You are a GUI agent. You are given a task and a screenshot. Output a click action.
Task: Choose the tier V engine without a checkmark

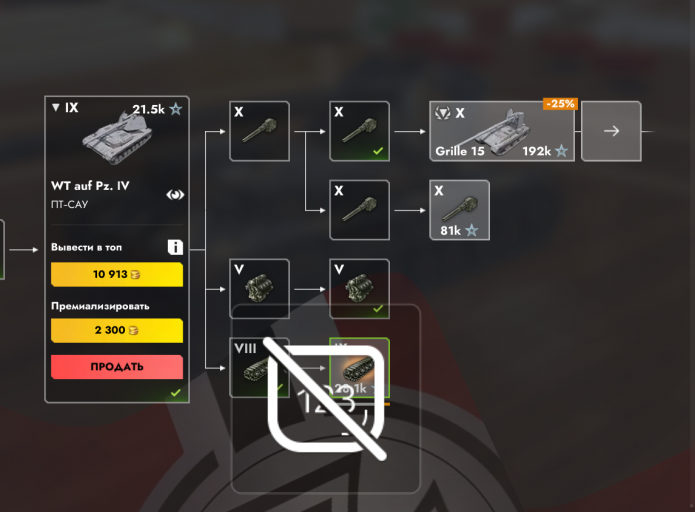coord(259,289)
